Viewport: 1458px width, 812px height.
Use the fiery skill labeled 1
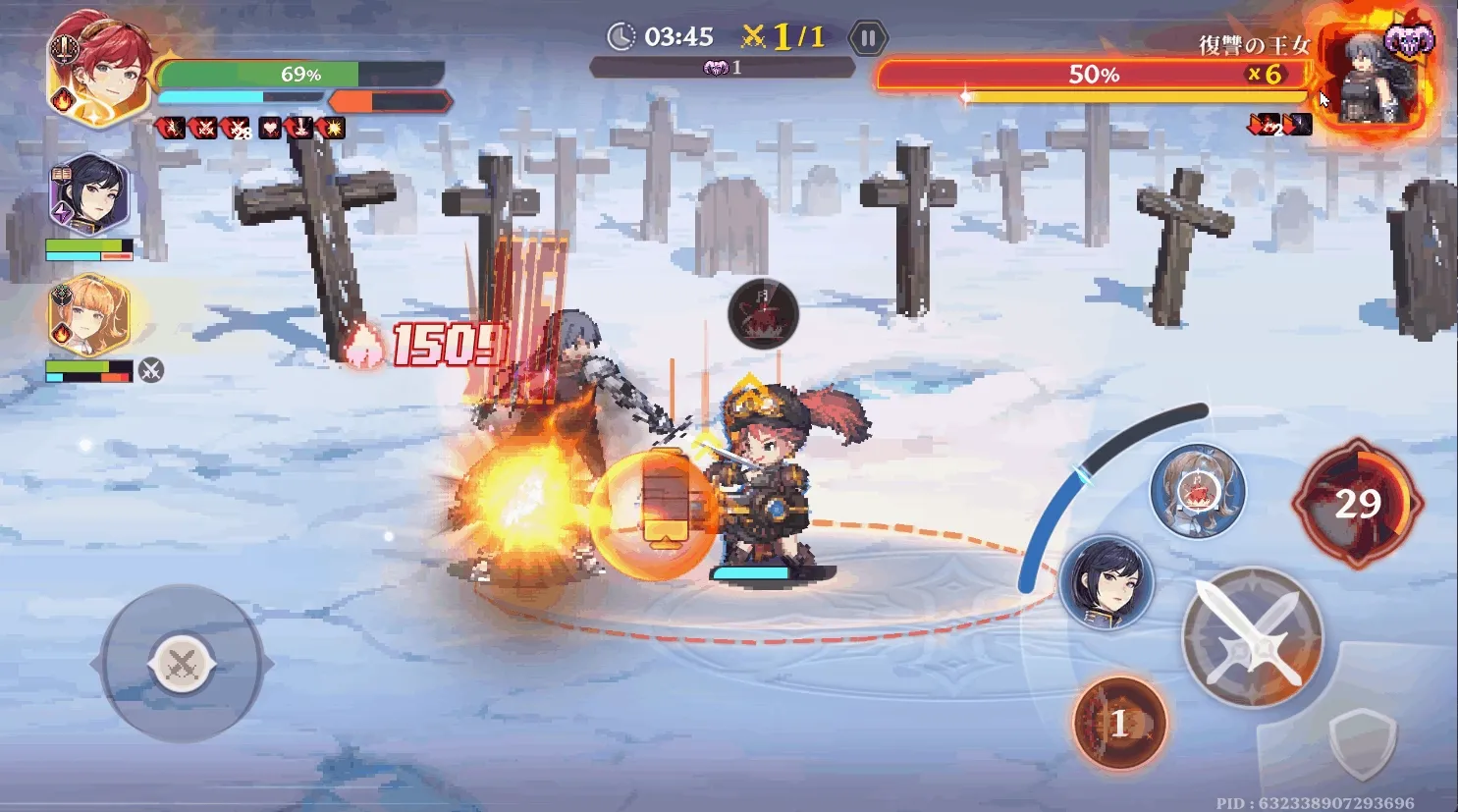[1119, 724]
